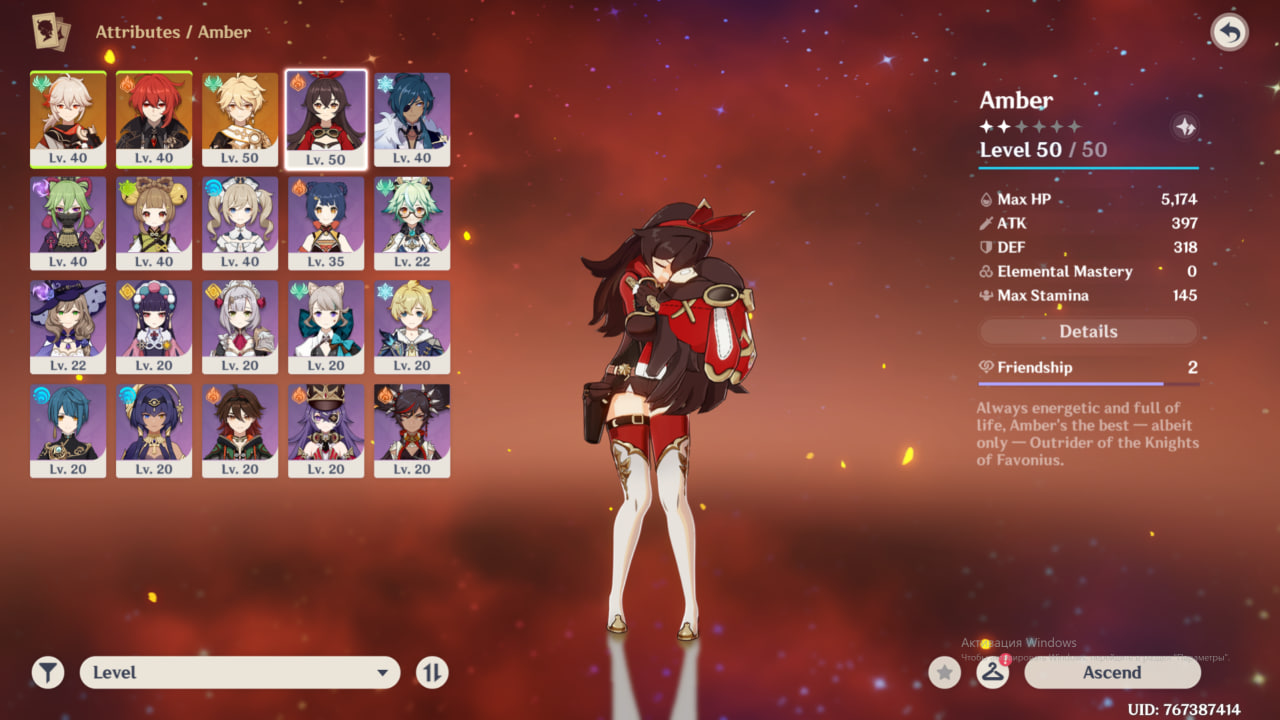Pick Xiangling at Lv. 35
This screenshot has height=720, width=1280.
[326, 222]
